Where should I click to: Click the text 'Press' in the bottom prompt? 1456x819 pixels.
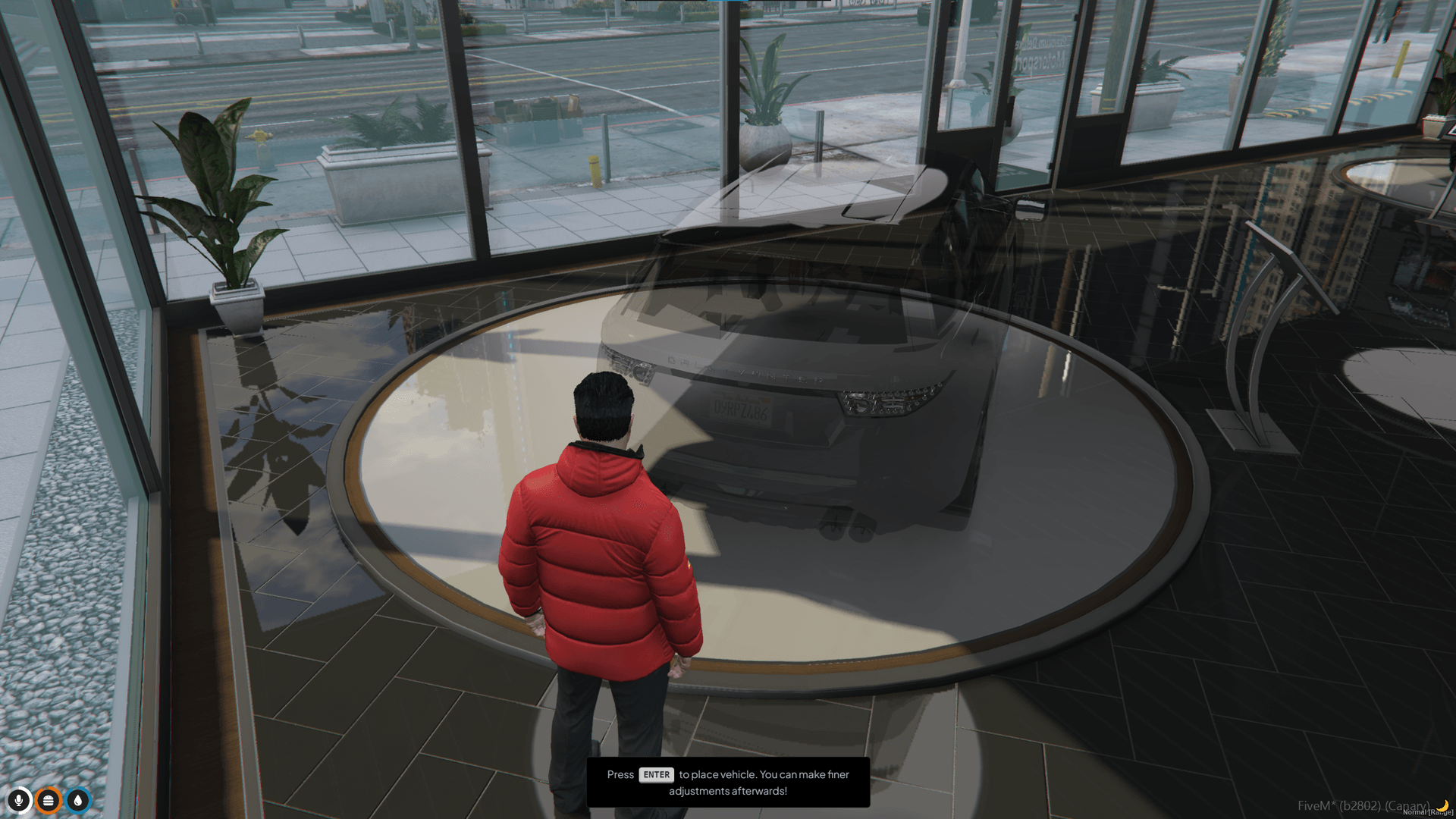(620, 774)
